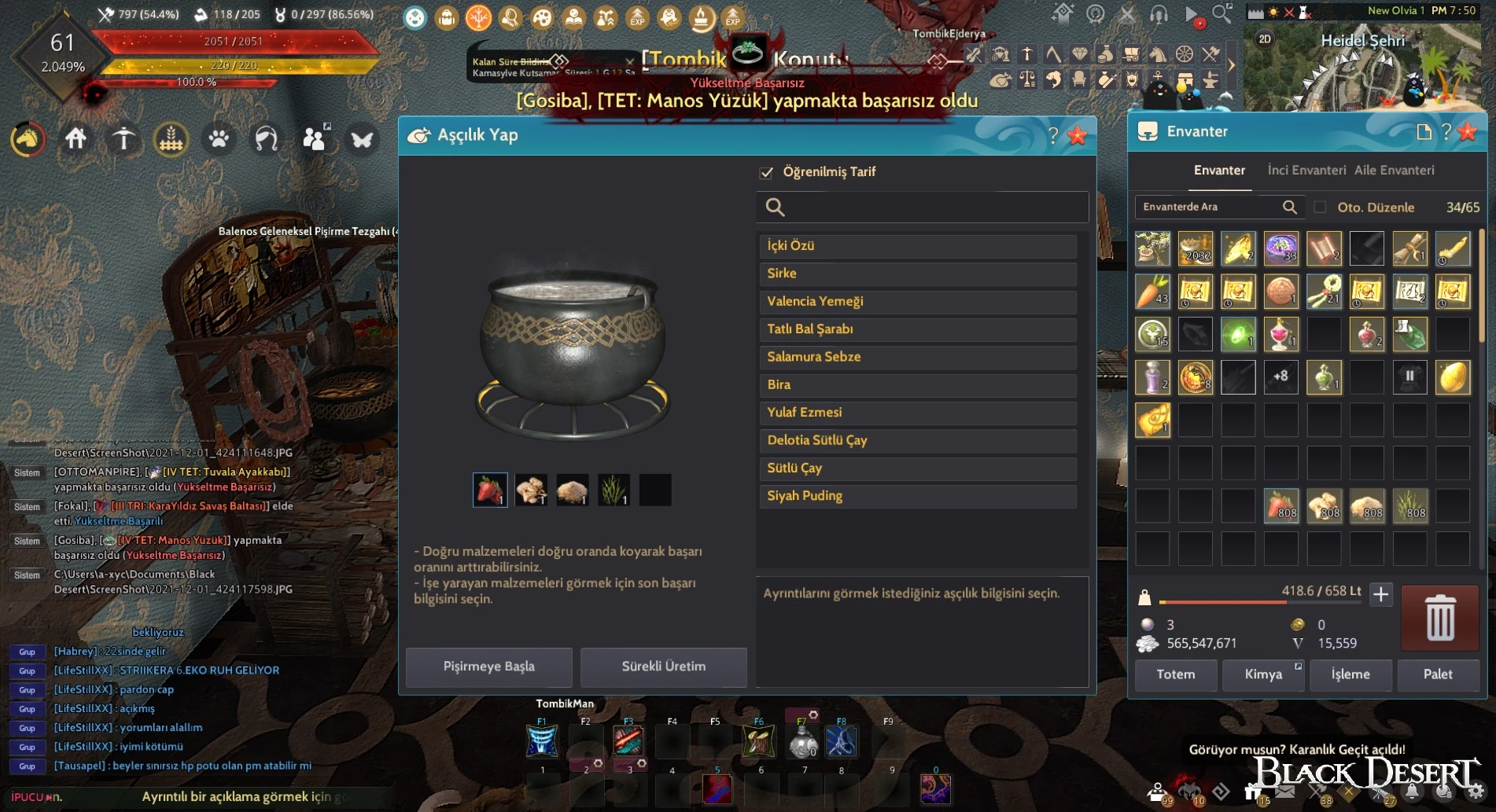Image resolution: width=1496 pixels, height=812 pixels.
Task: Choose the Sirke recipe
Action: [x=917, y=274]
